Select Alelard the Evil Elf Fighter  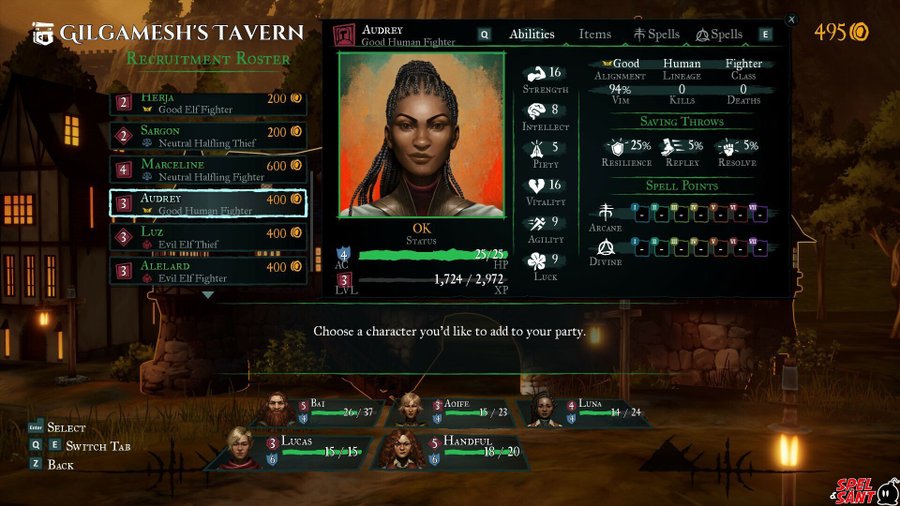pos(208,271)
